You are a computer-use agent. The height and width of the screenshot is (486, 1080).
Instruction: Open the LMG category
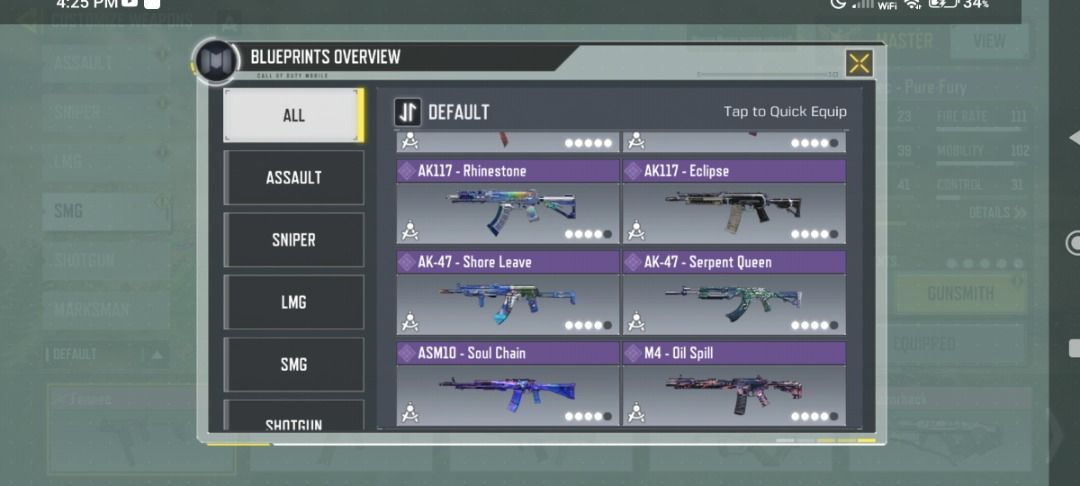pos(293,302)
